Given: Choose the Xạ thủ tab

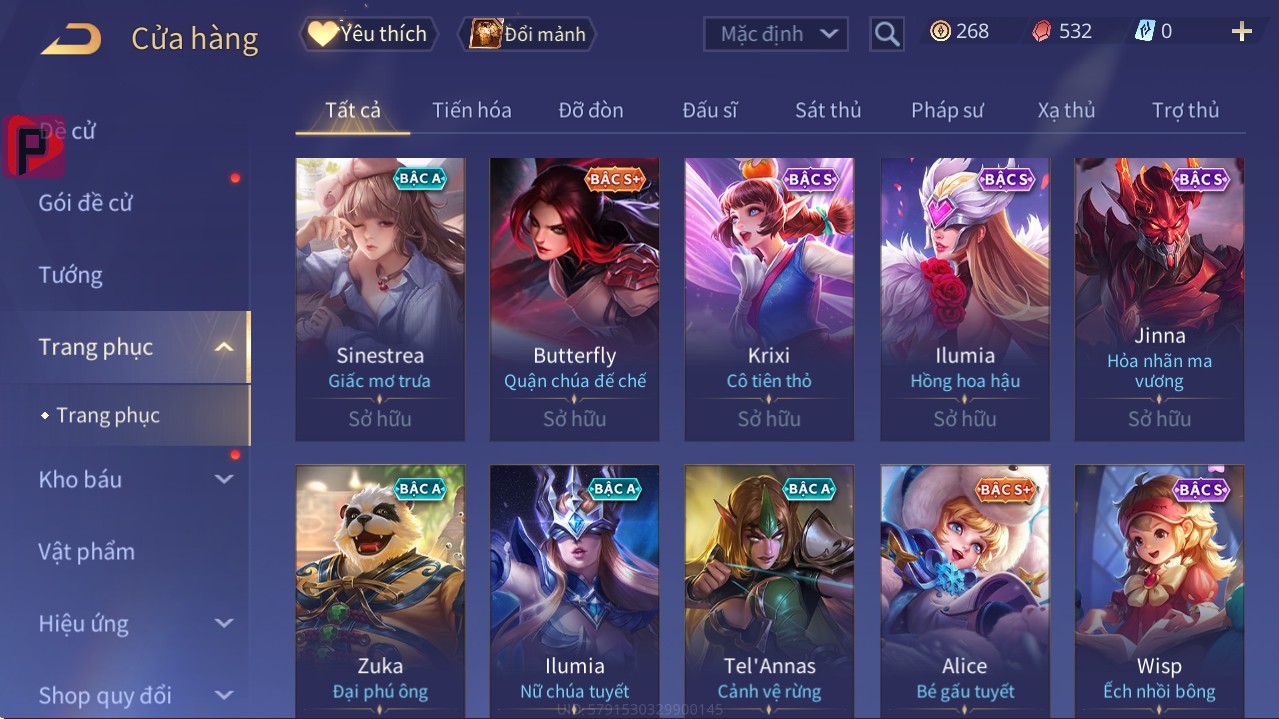Looking at the screenshot, I should tap(1066, 110).
